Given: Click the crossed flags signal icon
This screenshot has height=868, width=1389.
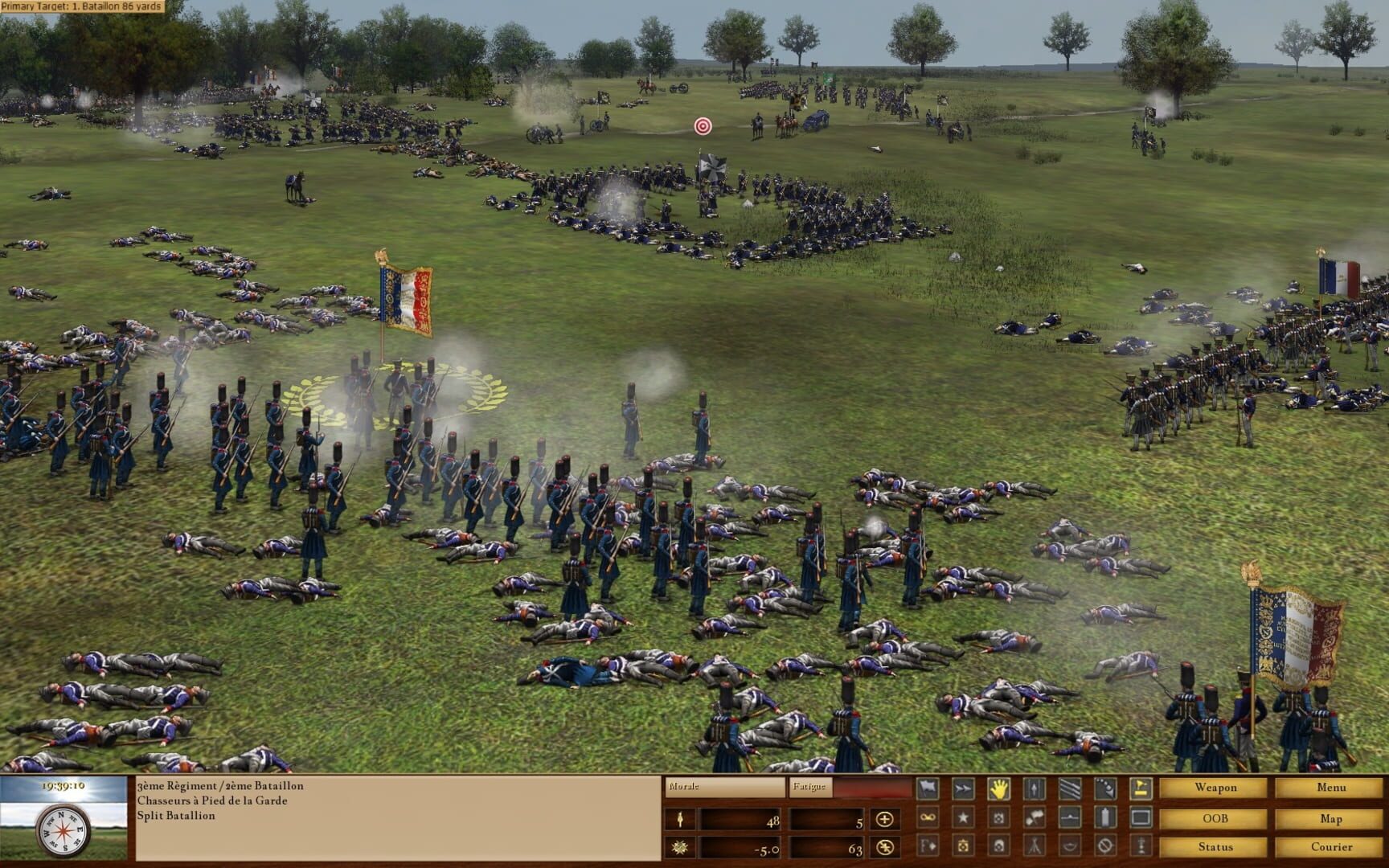Looking at the screenshot, I should point(1034,817).
